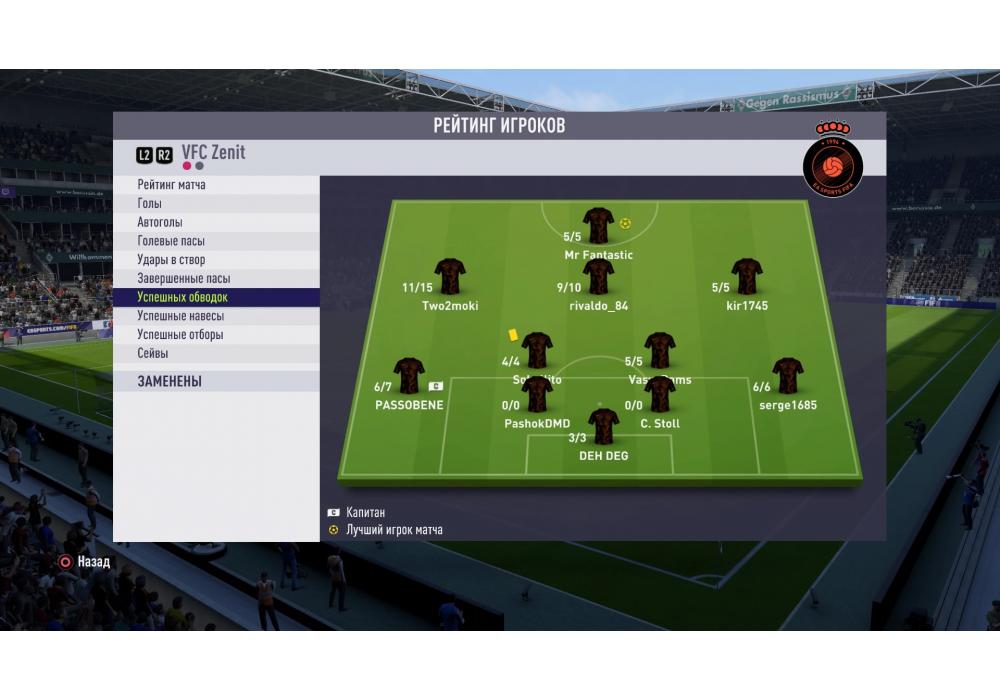Select defender C. Stoll
The height and width of the screenshot is (700, 1000).
660,396
